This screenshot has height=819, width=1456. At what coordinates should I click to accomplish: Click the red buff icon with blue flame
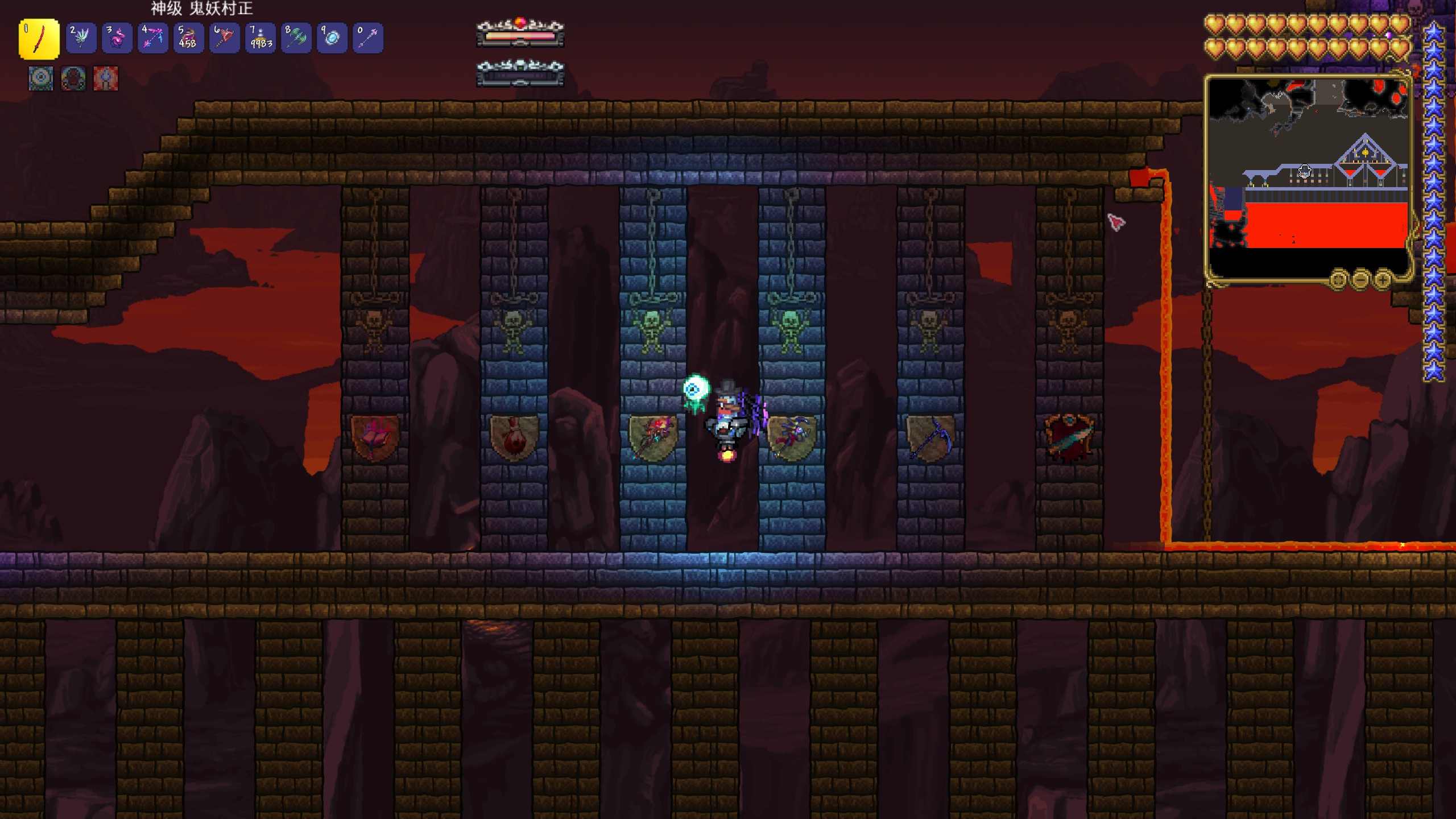(x=106, y=78)
